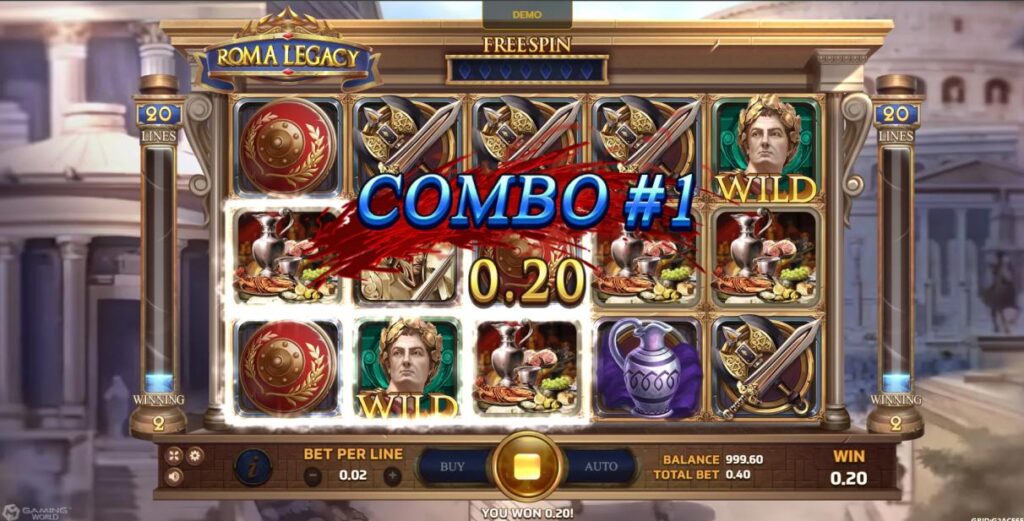The width and height of the screenshot is (1024, 521).
Task: Toggle sound with the speaker icon
Action: point(175,477)
